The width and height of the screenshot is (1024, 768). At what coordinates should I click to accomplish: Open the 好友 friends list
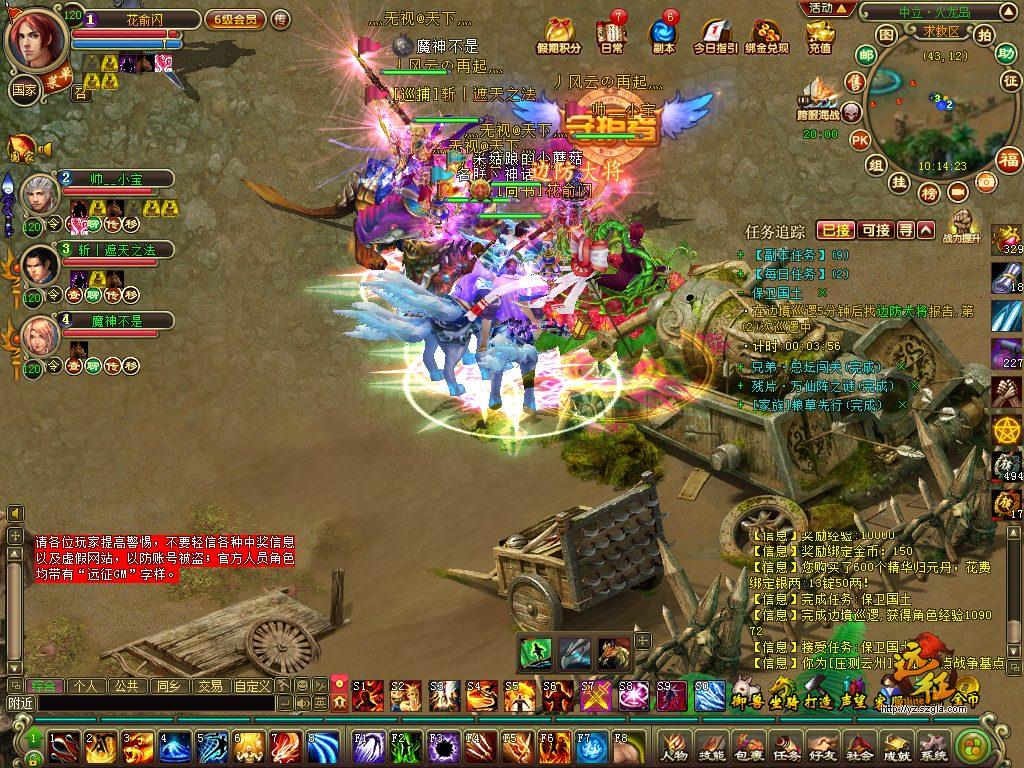822,746
